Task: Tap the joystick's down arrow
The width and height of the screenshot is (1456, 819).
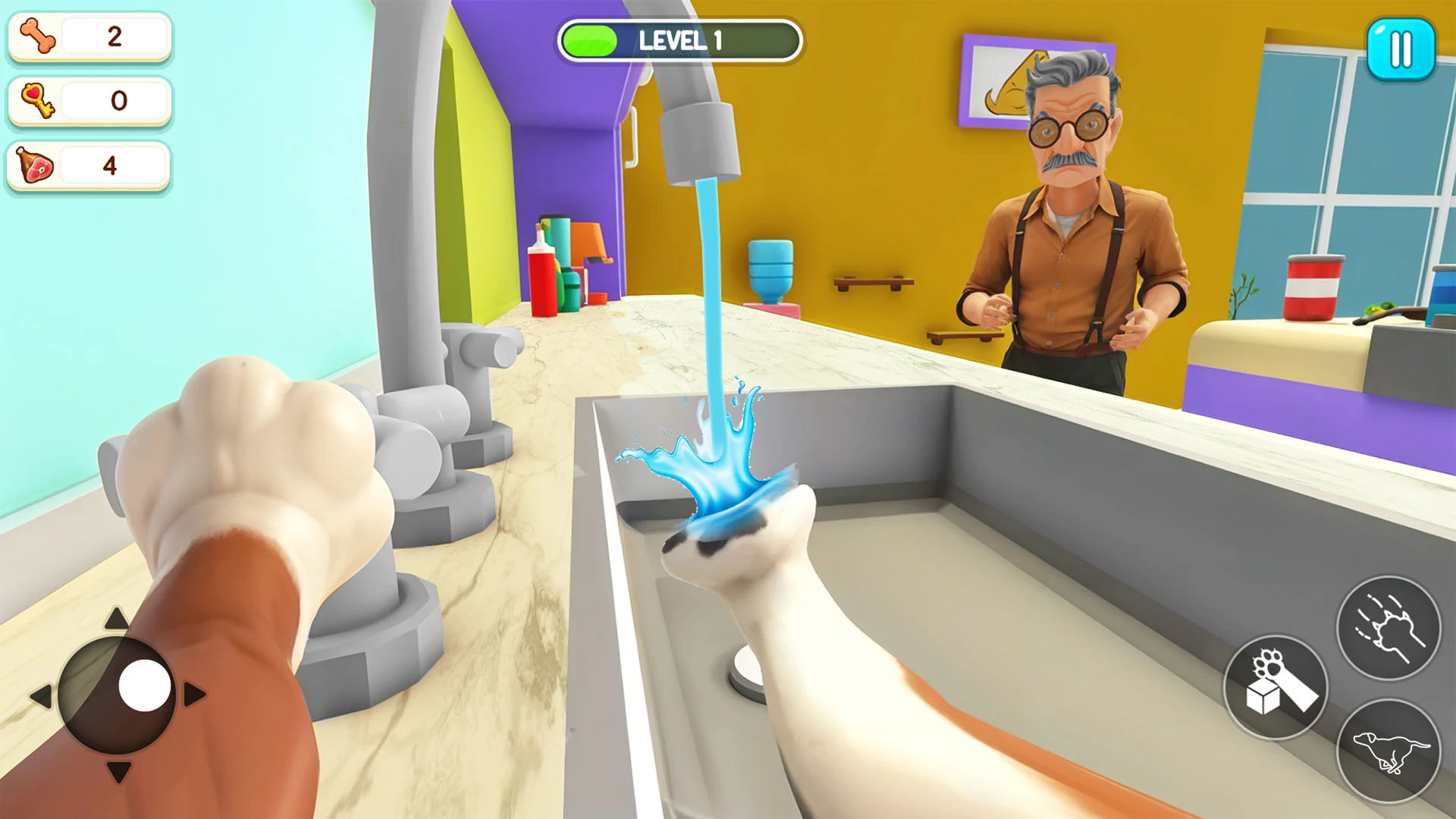Action: 118,772
